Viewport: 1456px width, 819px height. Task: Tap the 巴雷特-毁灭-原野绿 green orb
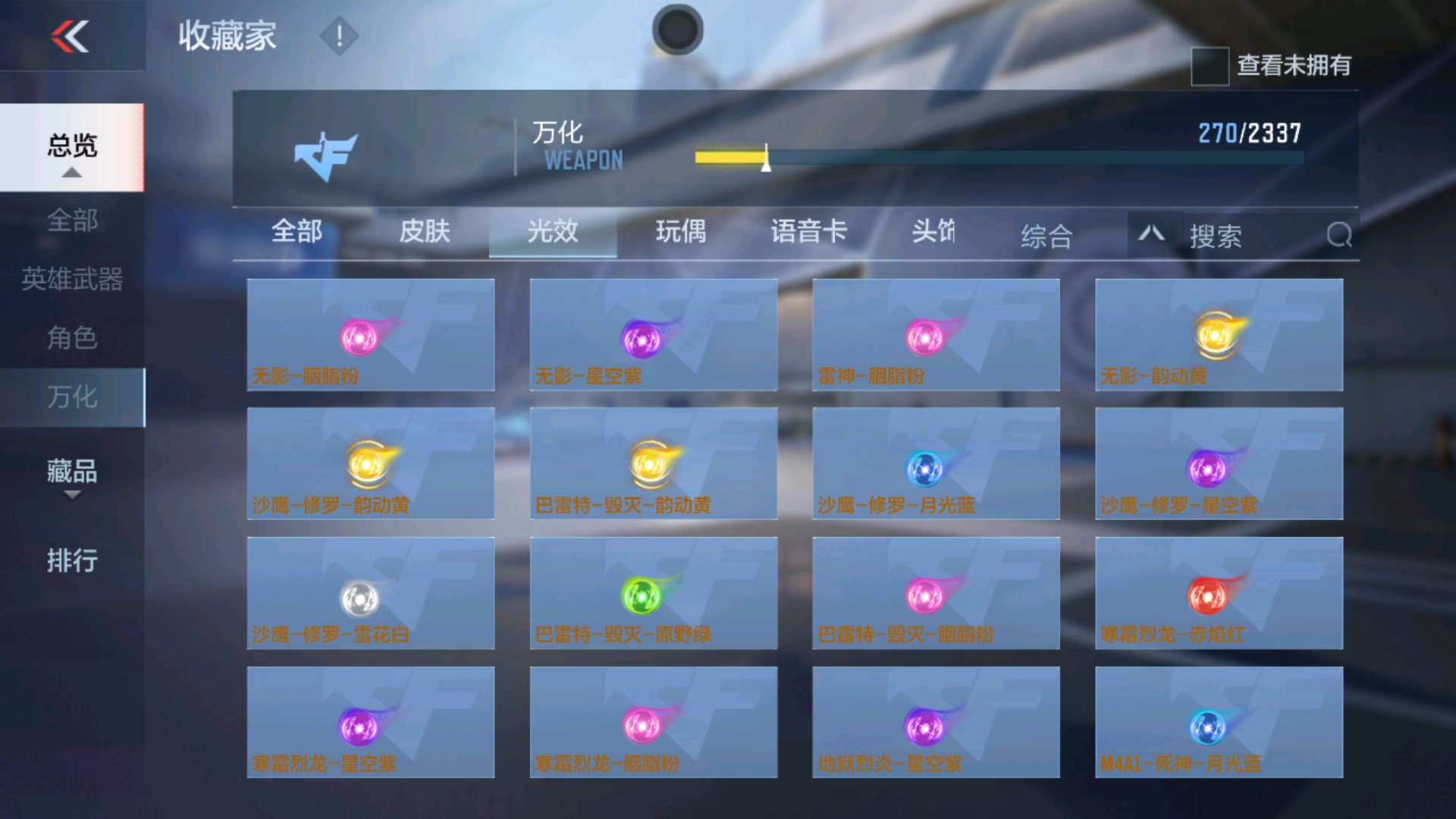coord(653,594)
